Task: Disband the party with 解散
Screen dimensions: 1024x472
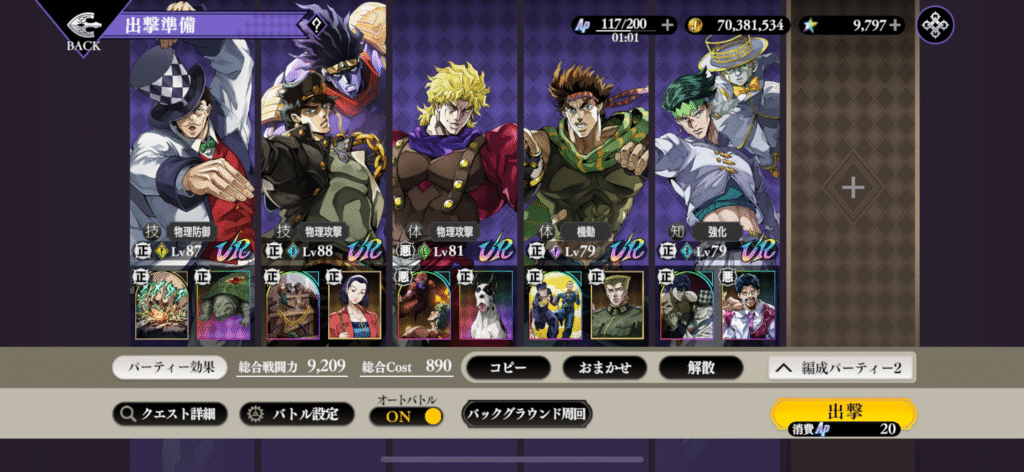Action: click(700, 367)
